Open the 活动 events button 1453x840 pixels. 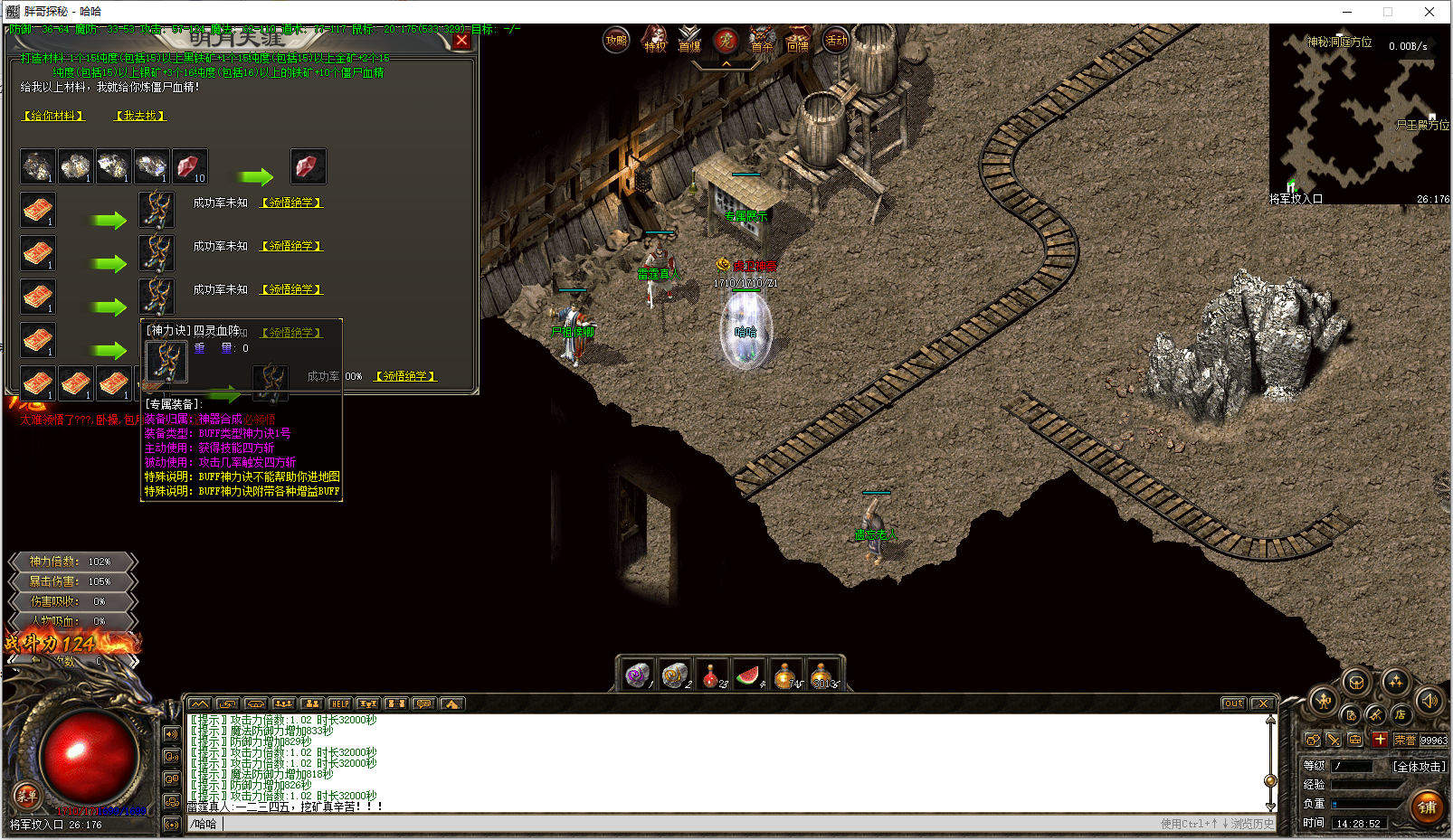(x=835, y=41)
